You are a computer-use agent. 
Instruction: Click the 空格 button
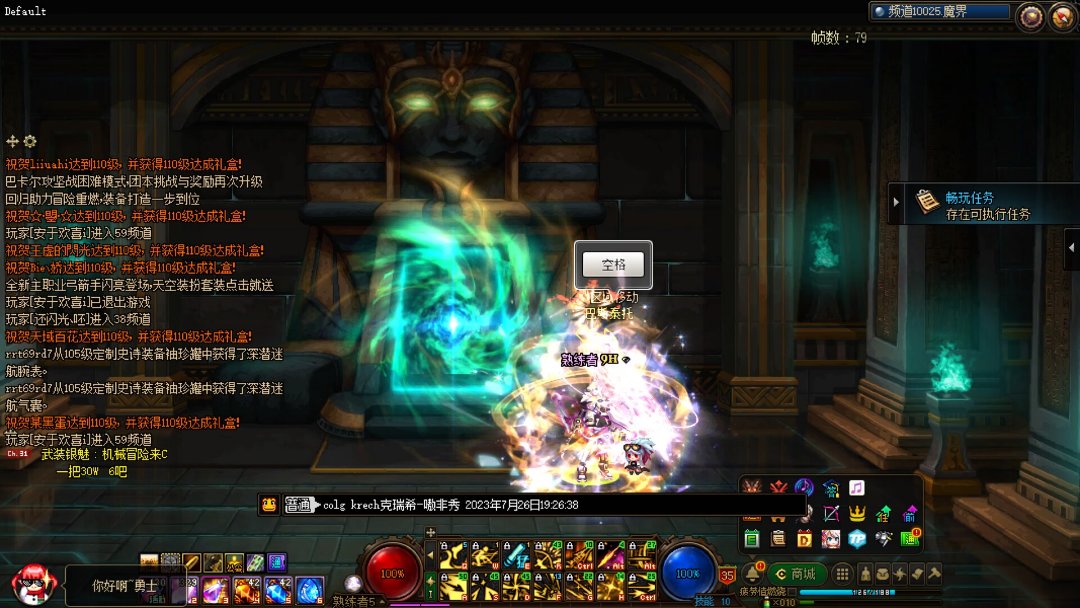coord(613,265)
